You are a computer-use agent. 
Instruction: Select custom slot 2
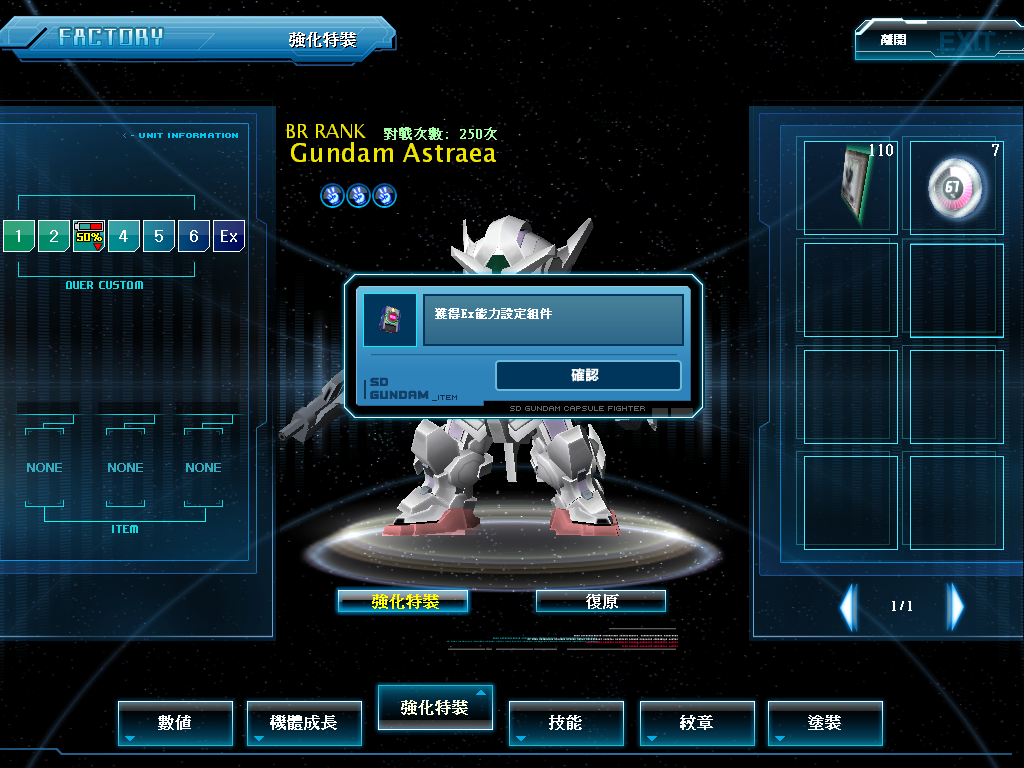point(53,237)
